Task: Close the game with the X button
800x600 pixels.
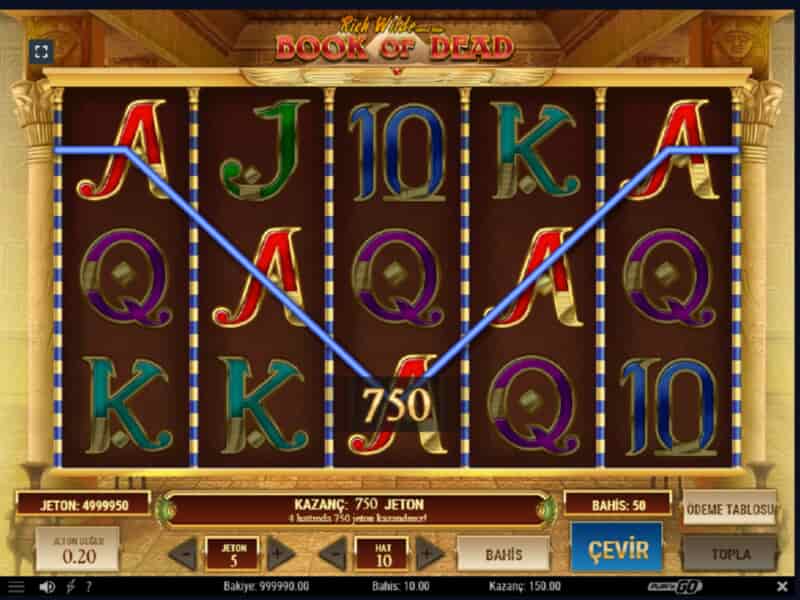Action: click(782, 586)
